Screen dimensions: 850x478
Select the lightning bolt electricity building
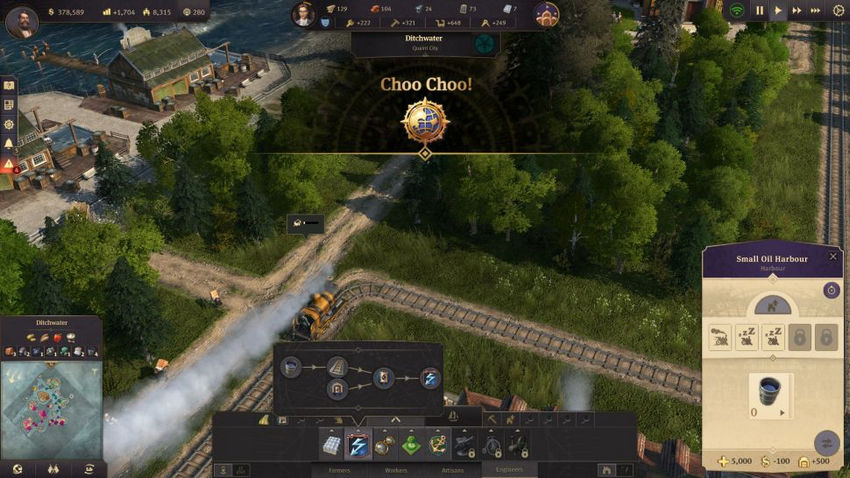point(357,445)
